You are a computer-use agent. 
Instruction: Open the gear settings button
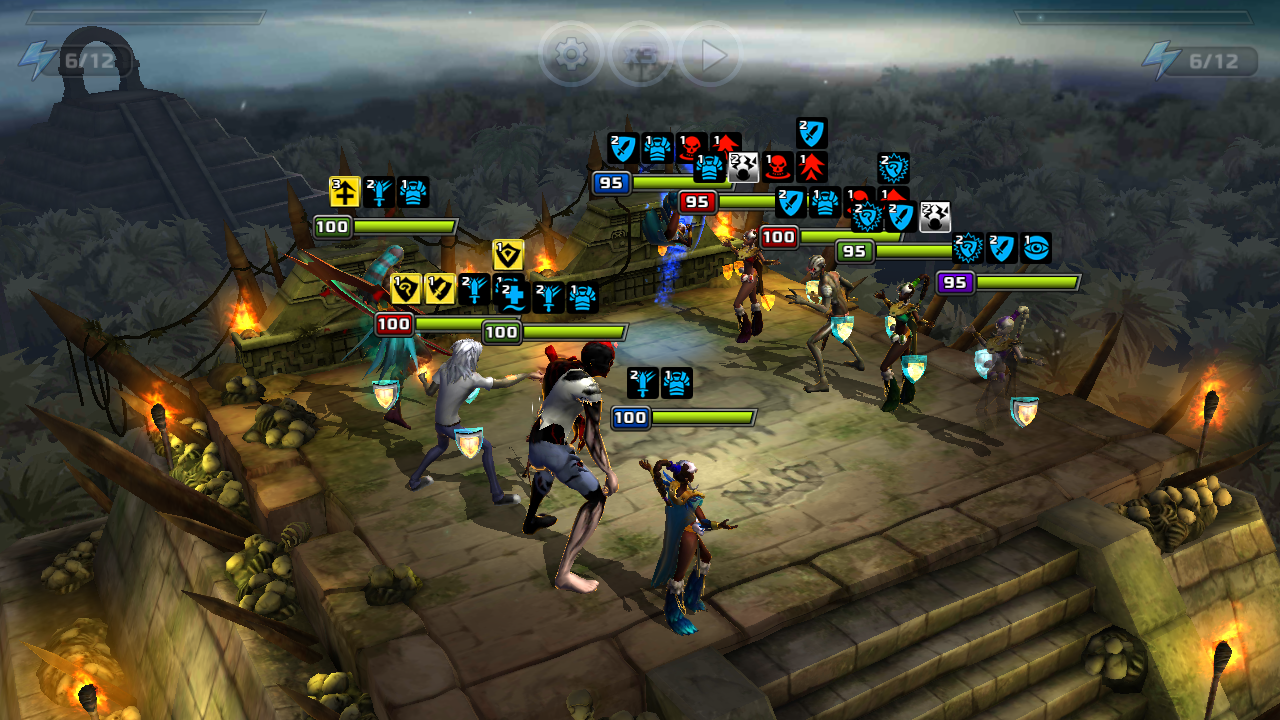point(571,55)
